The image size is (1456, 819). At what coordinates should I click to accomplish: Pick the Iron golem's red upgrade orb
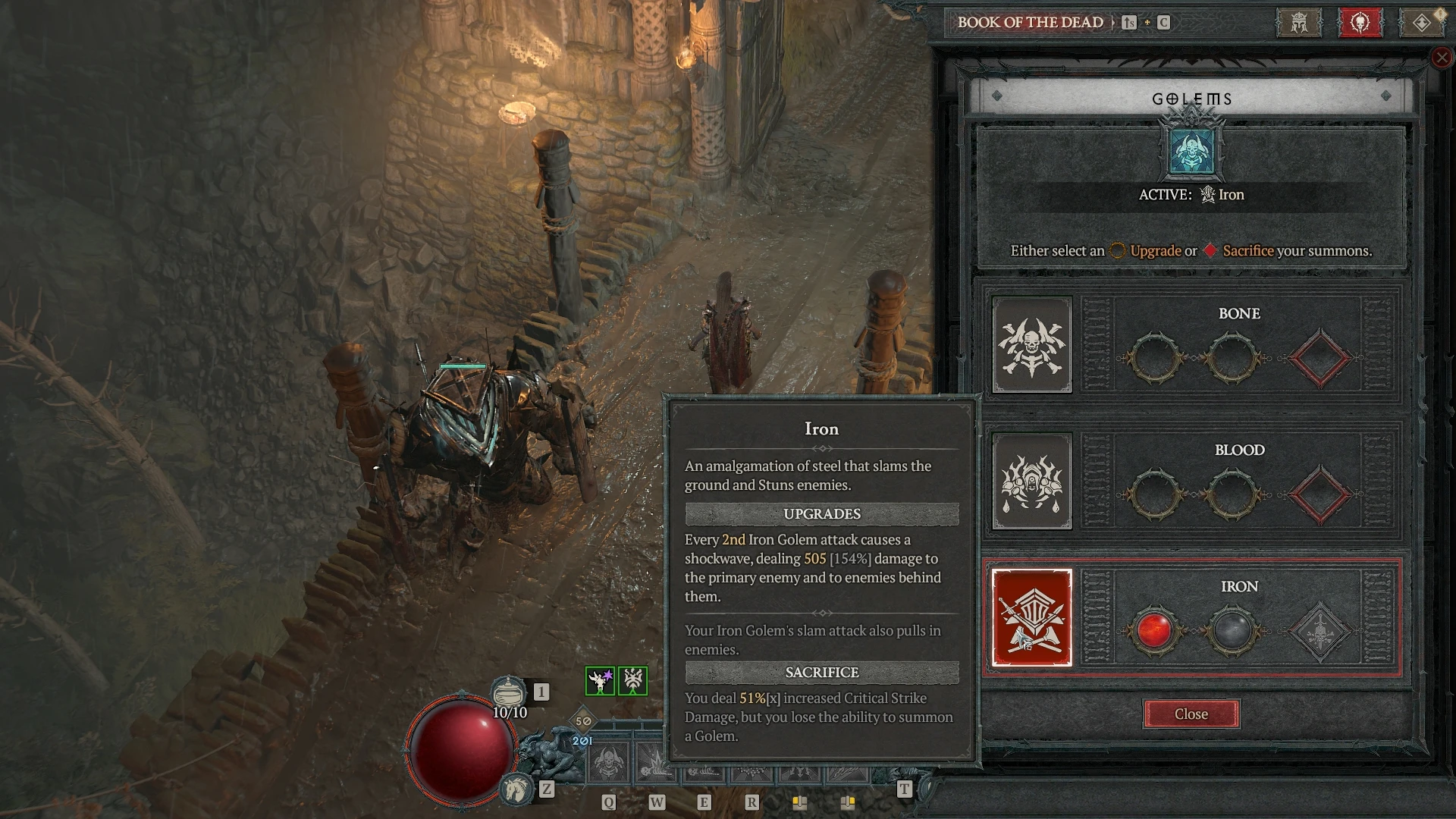click(x=1153, y=631)
